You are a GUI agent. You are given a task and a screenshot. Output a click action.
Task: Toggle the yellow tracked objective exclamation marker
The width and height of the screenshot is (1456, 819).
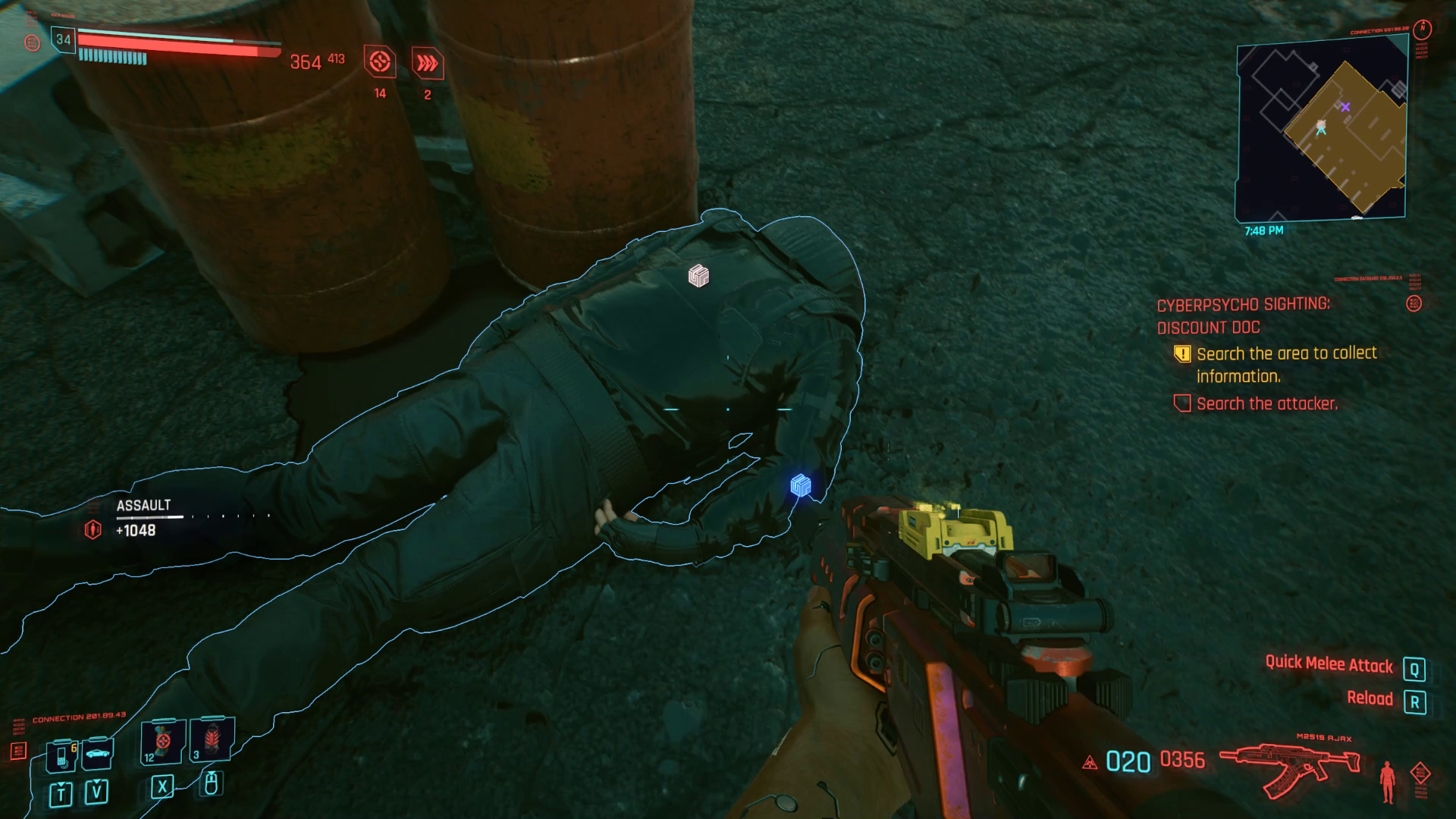click(x=1183, y=353)
